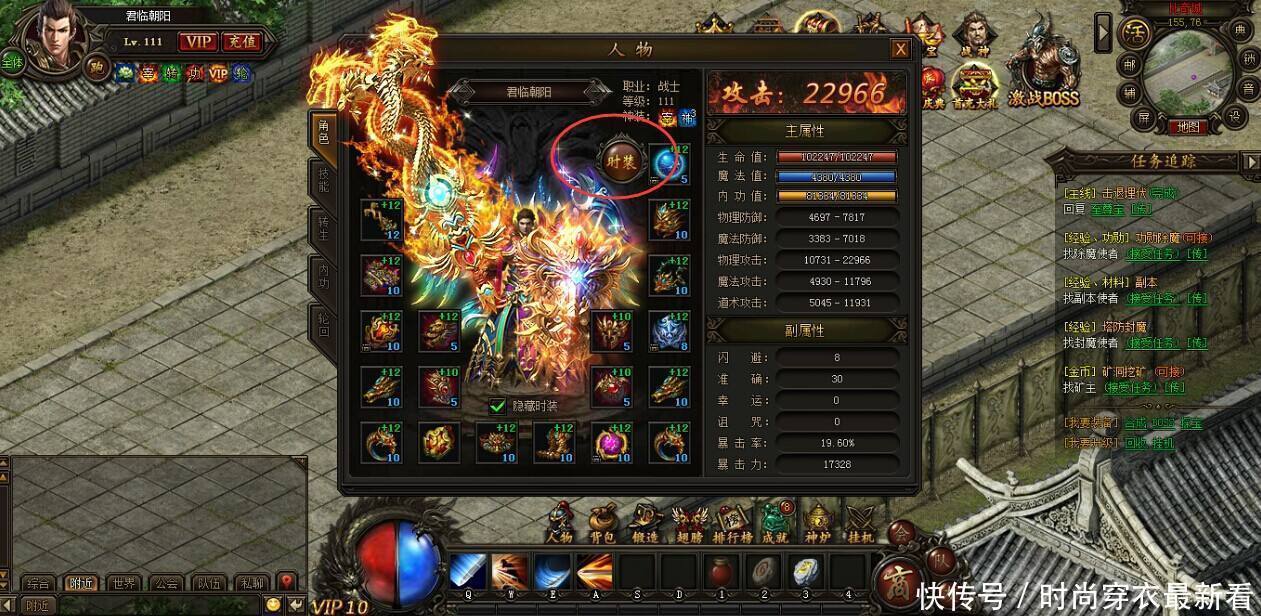Open the 成就 achievements icon

click(x=774, y=523)
